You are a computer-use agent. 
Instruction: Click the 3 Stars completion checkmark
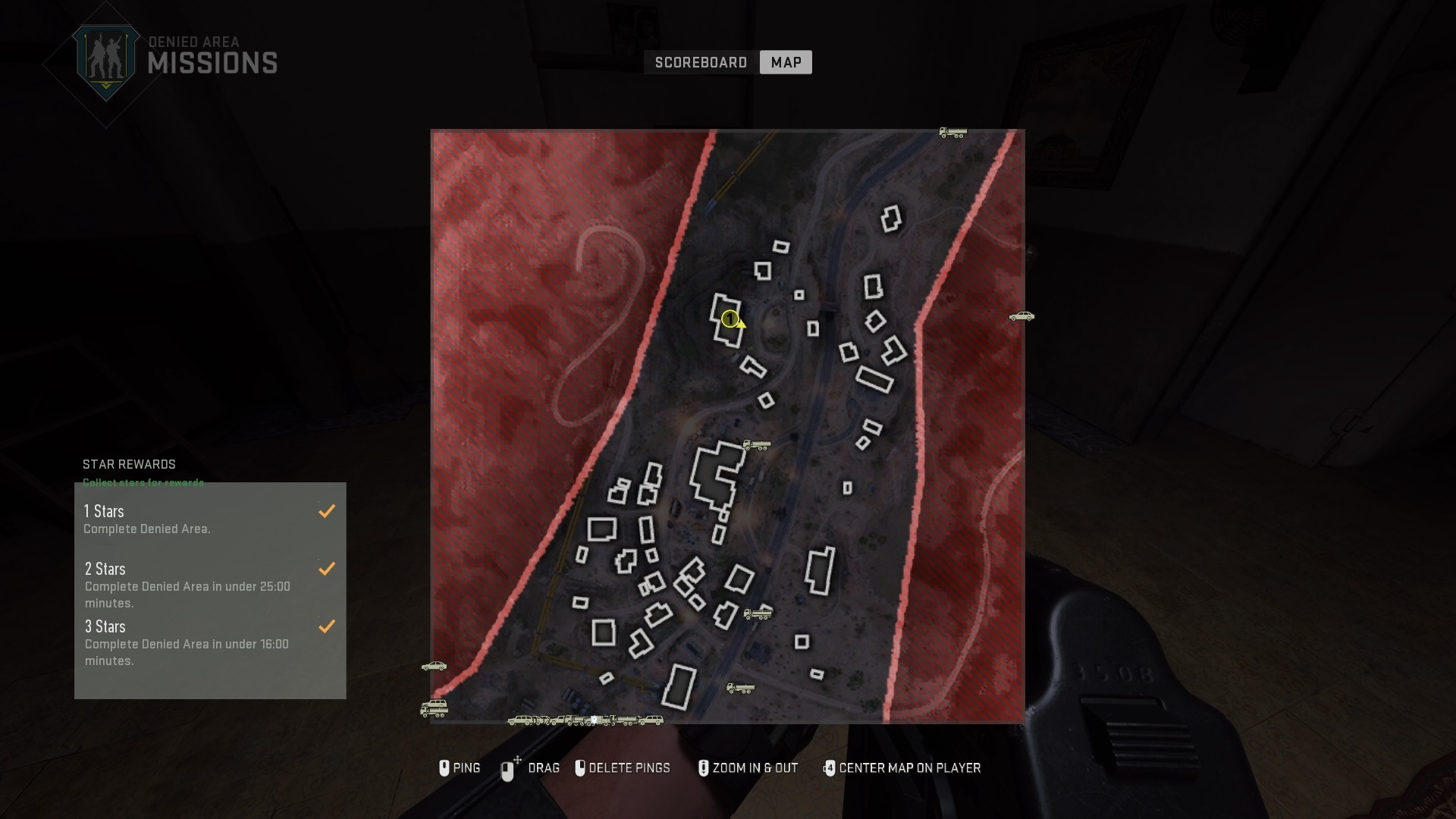pyautogui.click(x=327, y=626)
